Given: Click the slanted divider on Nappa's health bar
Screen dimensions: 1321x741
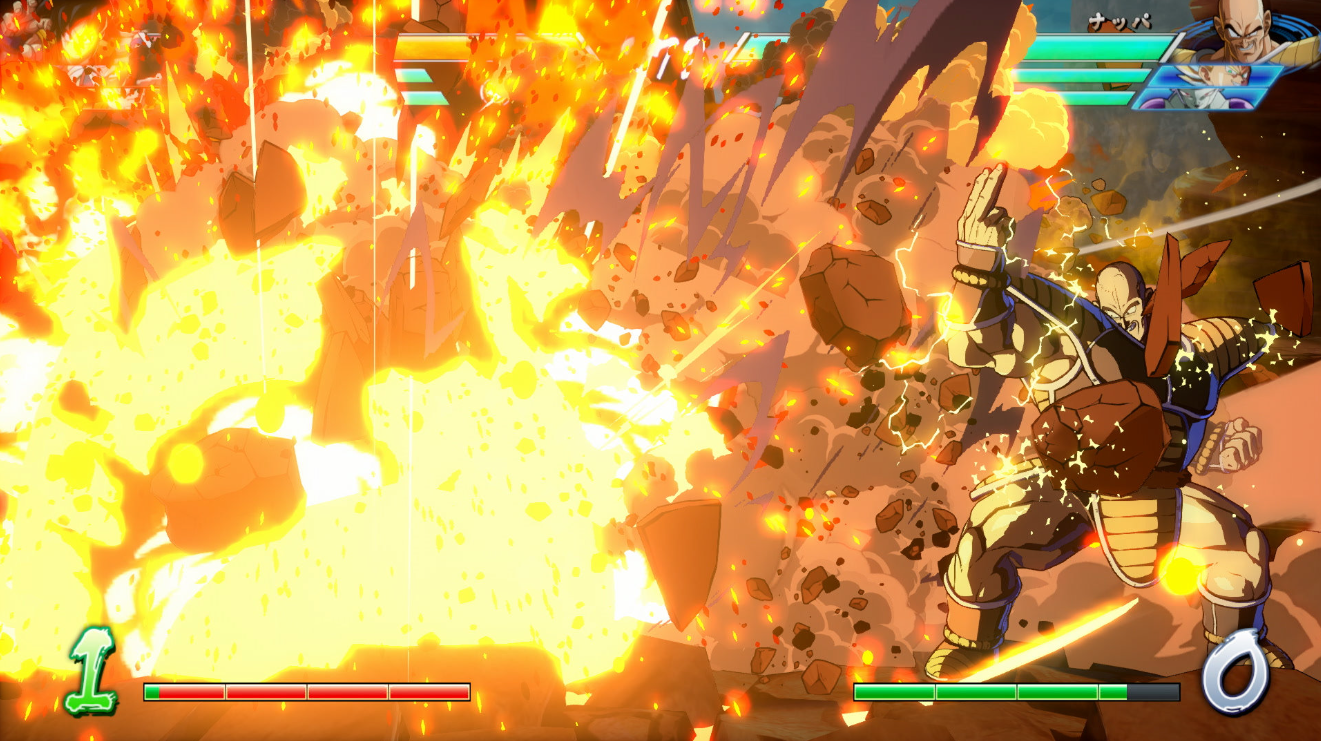Looking at the screenshot, I should click(x=1172, y=46).
